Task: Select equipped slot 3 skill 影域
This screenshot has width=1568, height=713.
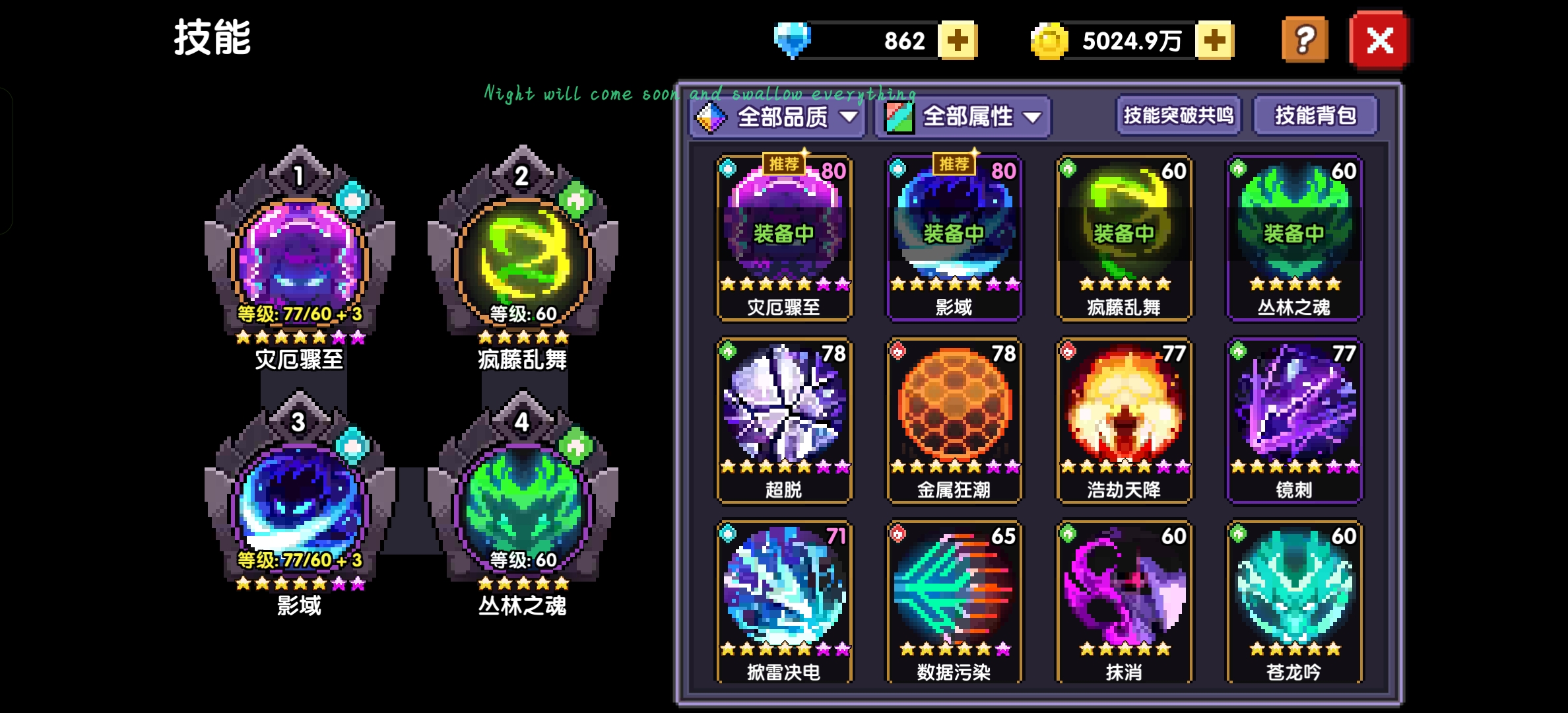Action: point(300,505)
